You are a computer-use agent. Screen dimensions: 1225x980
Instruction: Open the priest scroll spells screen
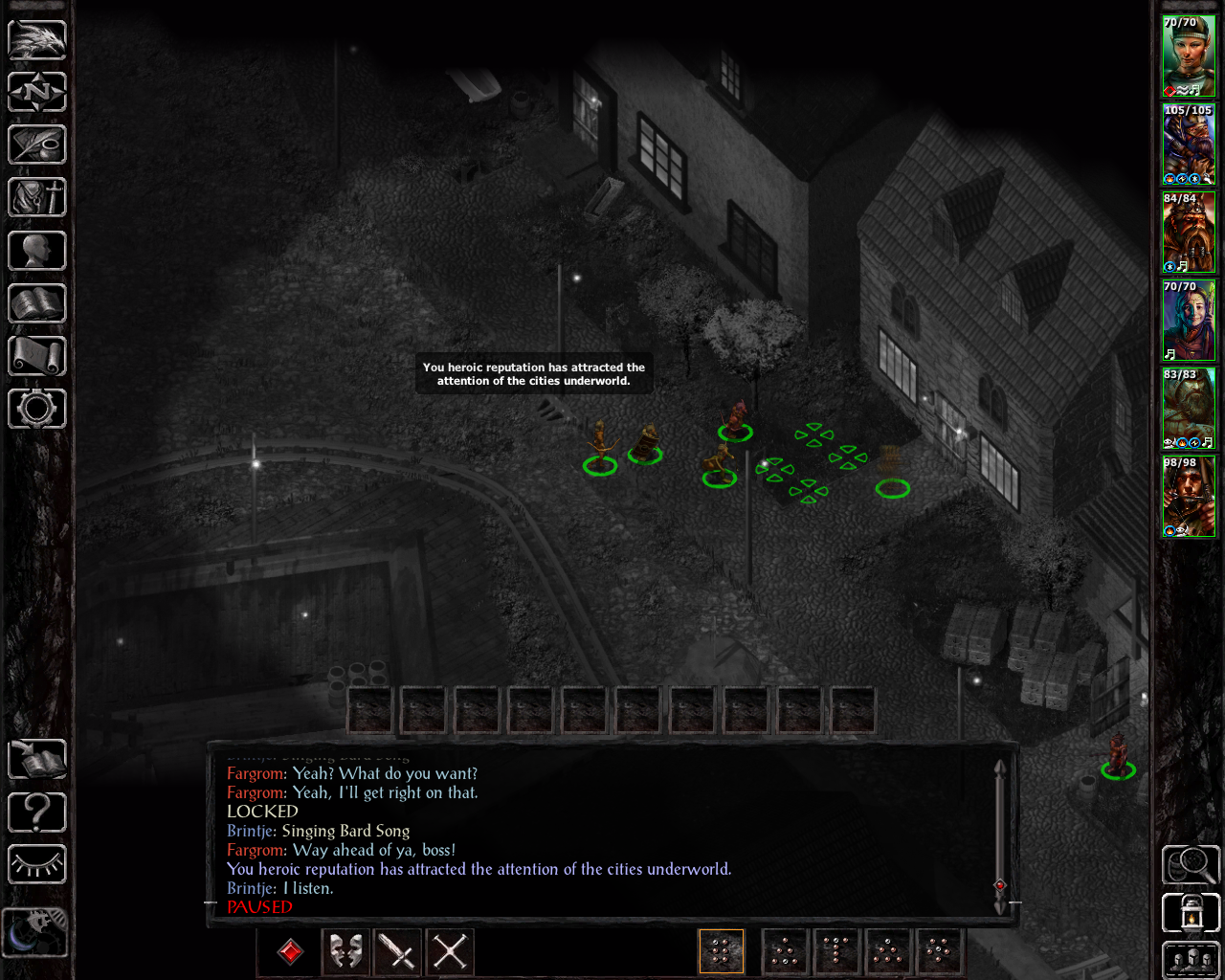tap(37, 356)
